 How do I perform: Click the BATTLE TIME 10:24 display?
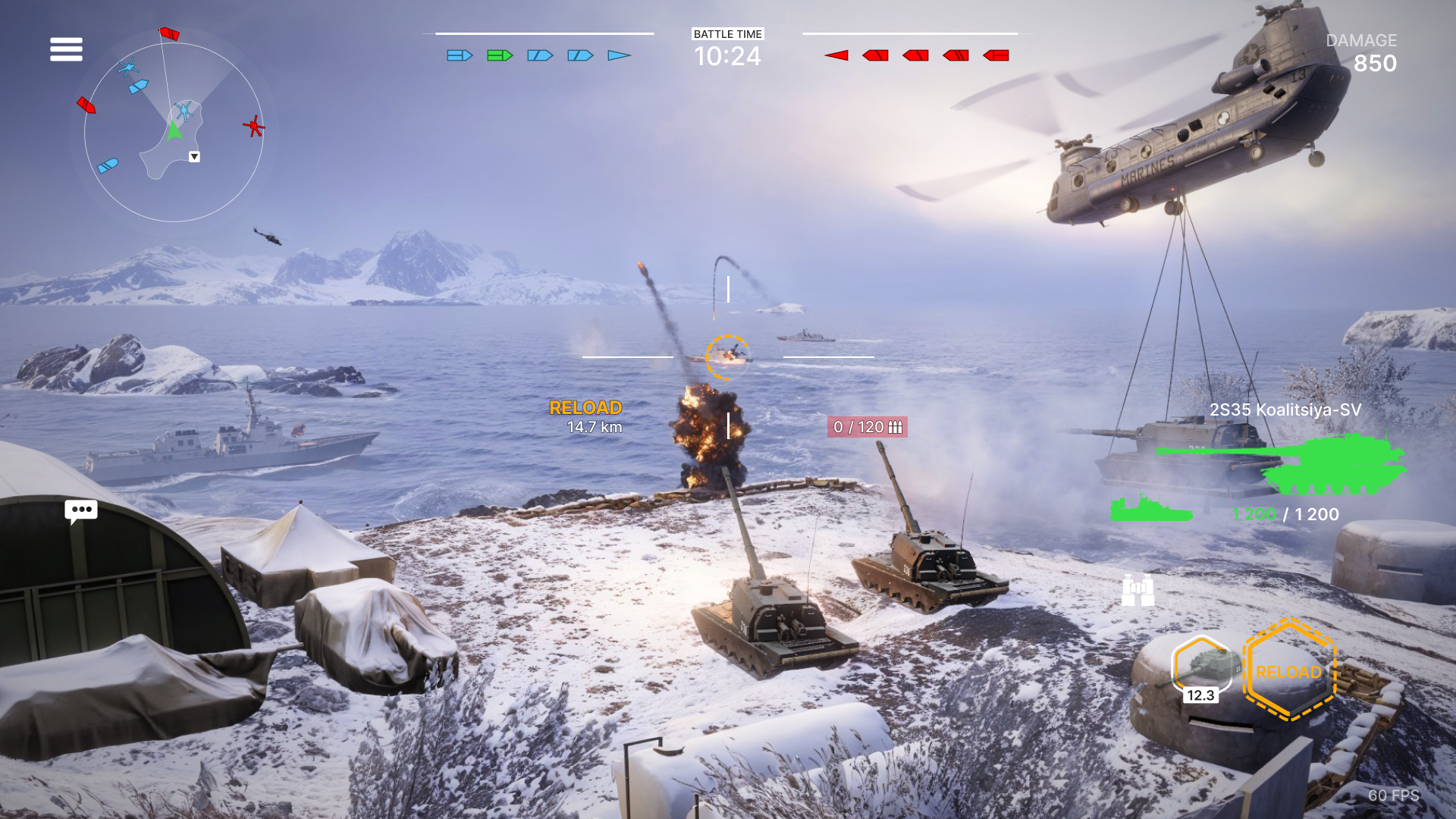tap(726, 45)
